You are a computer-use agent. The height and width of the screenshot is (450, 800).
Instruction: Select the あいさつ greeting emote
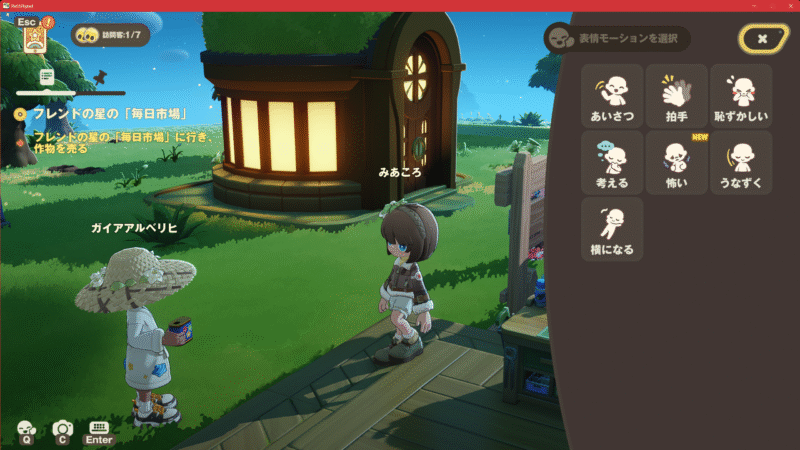click(611, 96)
